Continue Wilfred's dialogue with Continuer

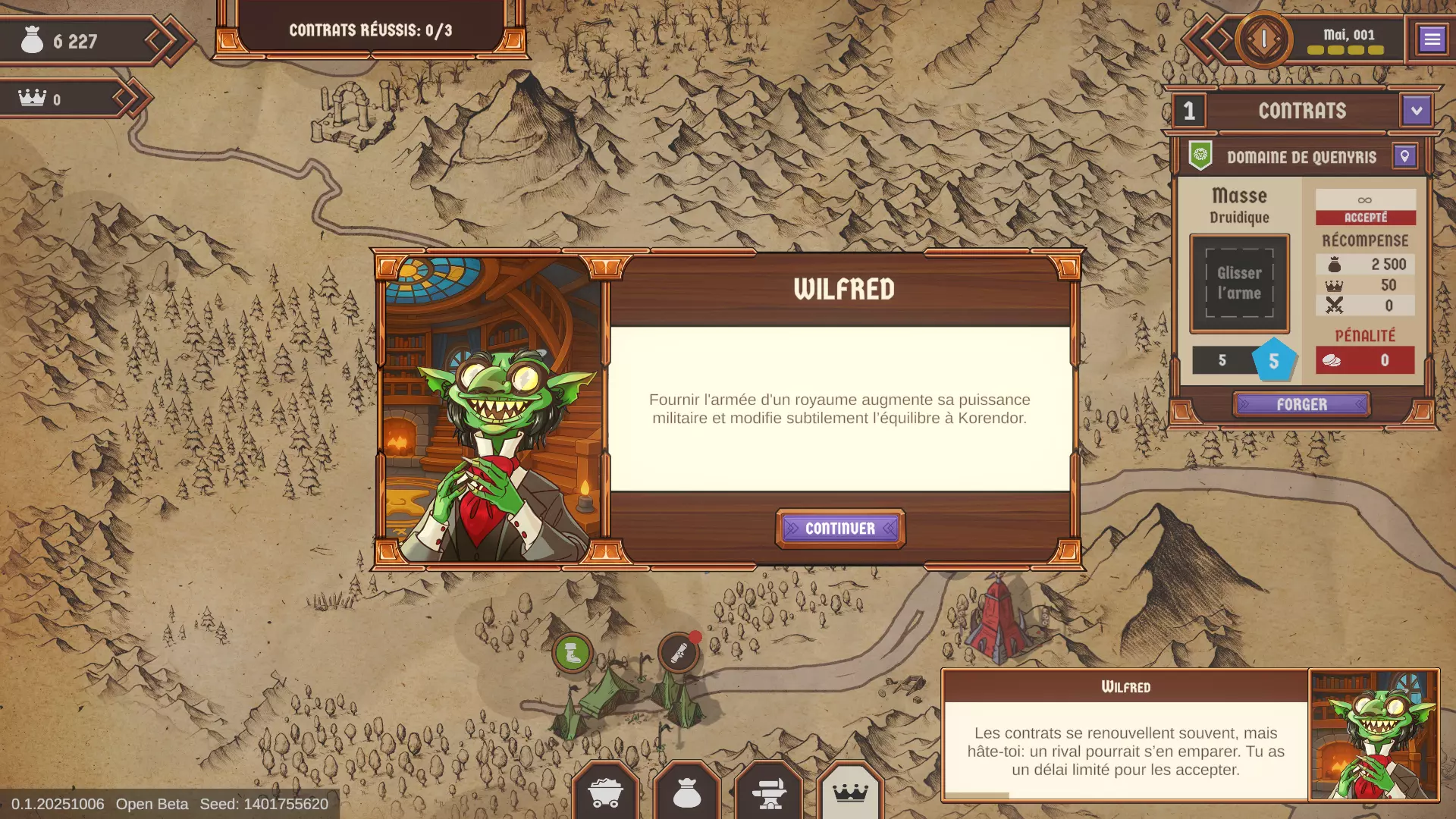coord(839,529)
